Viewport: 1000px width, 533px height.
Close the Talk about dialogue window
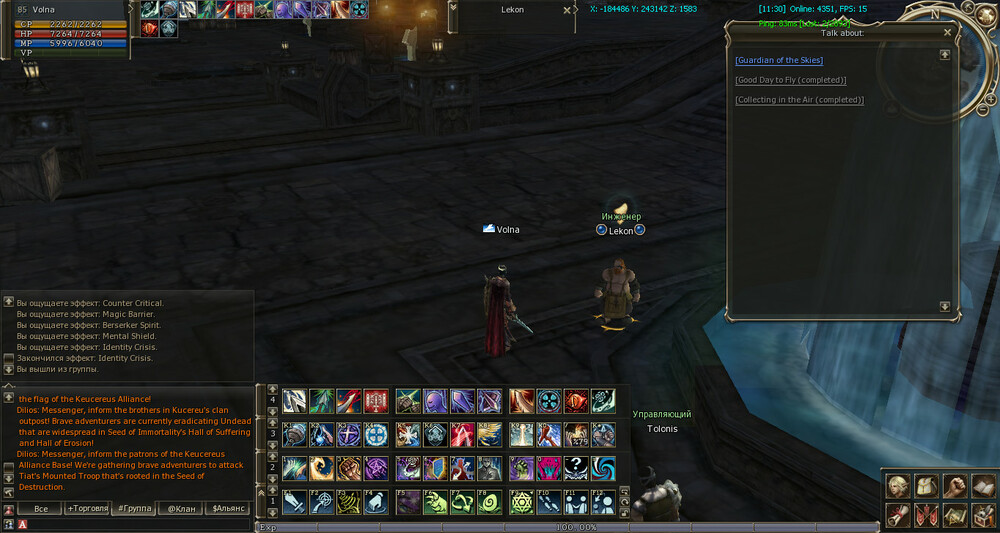coord(947,32)
